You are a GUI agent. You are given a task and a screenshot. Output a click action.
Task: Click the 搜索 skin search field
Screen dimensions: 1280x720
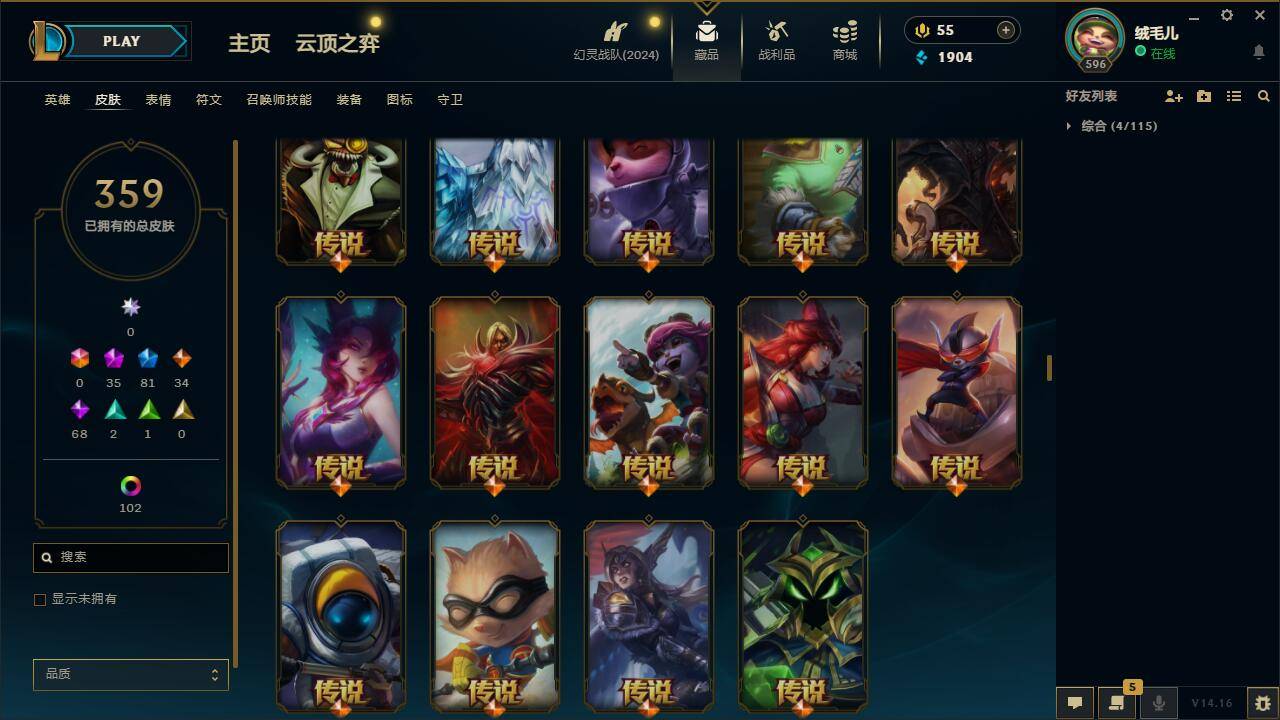[130, 557]
